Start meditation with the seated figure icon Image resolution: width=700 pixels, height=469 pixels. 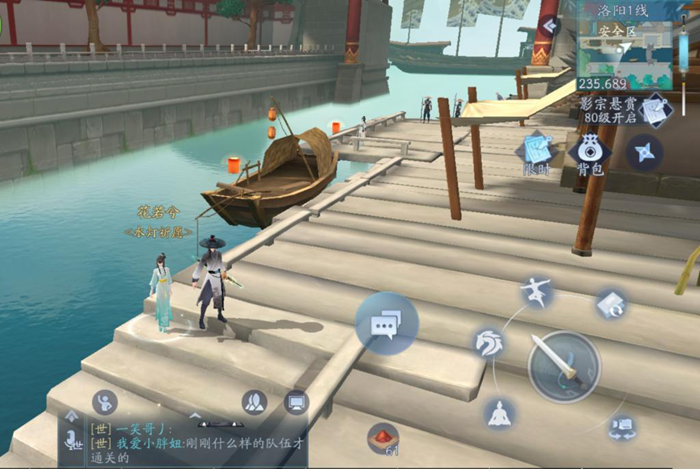[500, 413]
